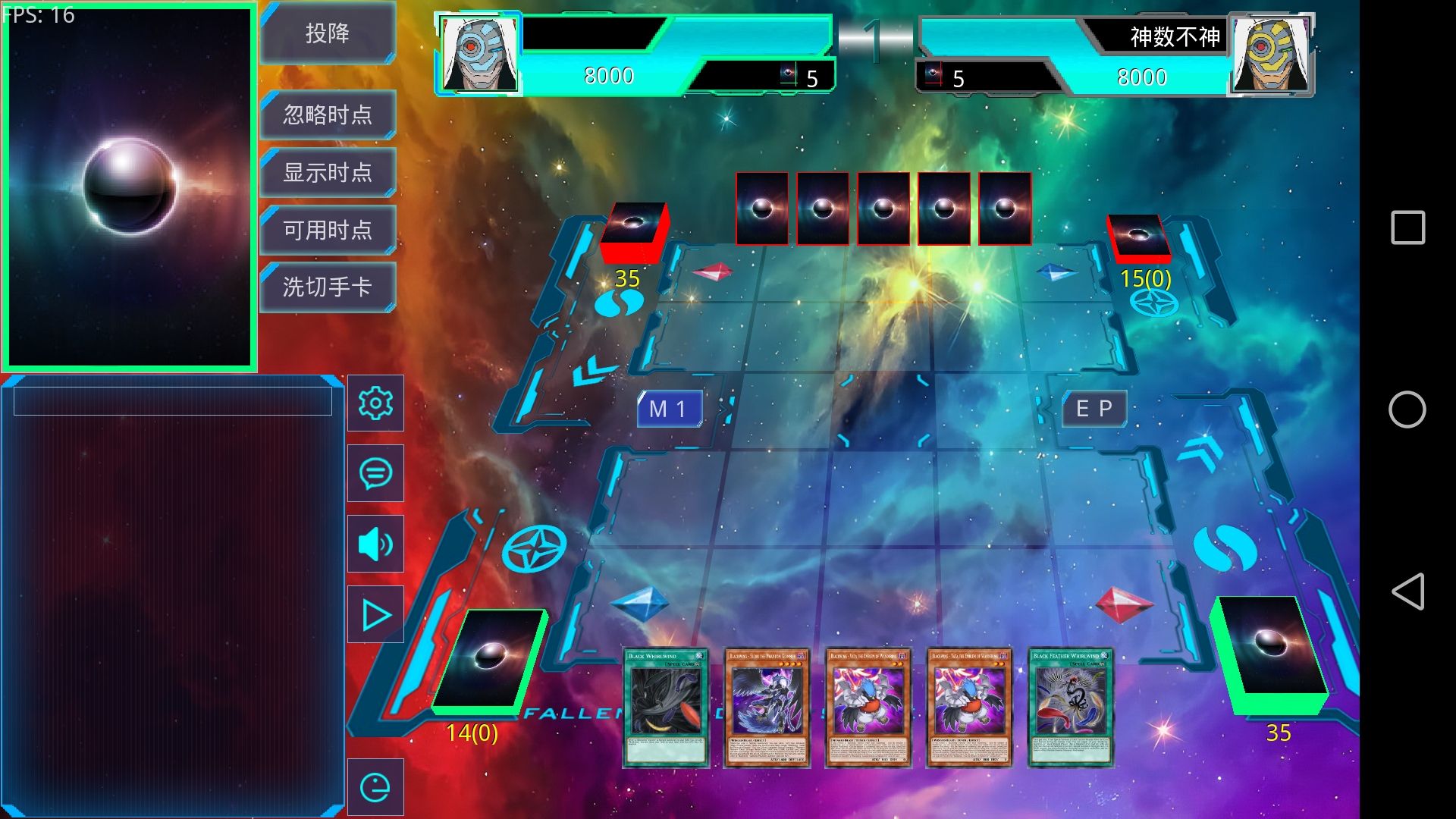Click the 投降 surrender button
Screen dimensions: 1456x819
[x=328, y=33]
